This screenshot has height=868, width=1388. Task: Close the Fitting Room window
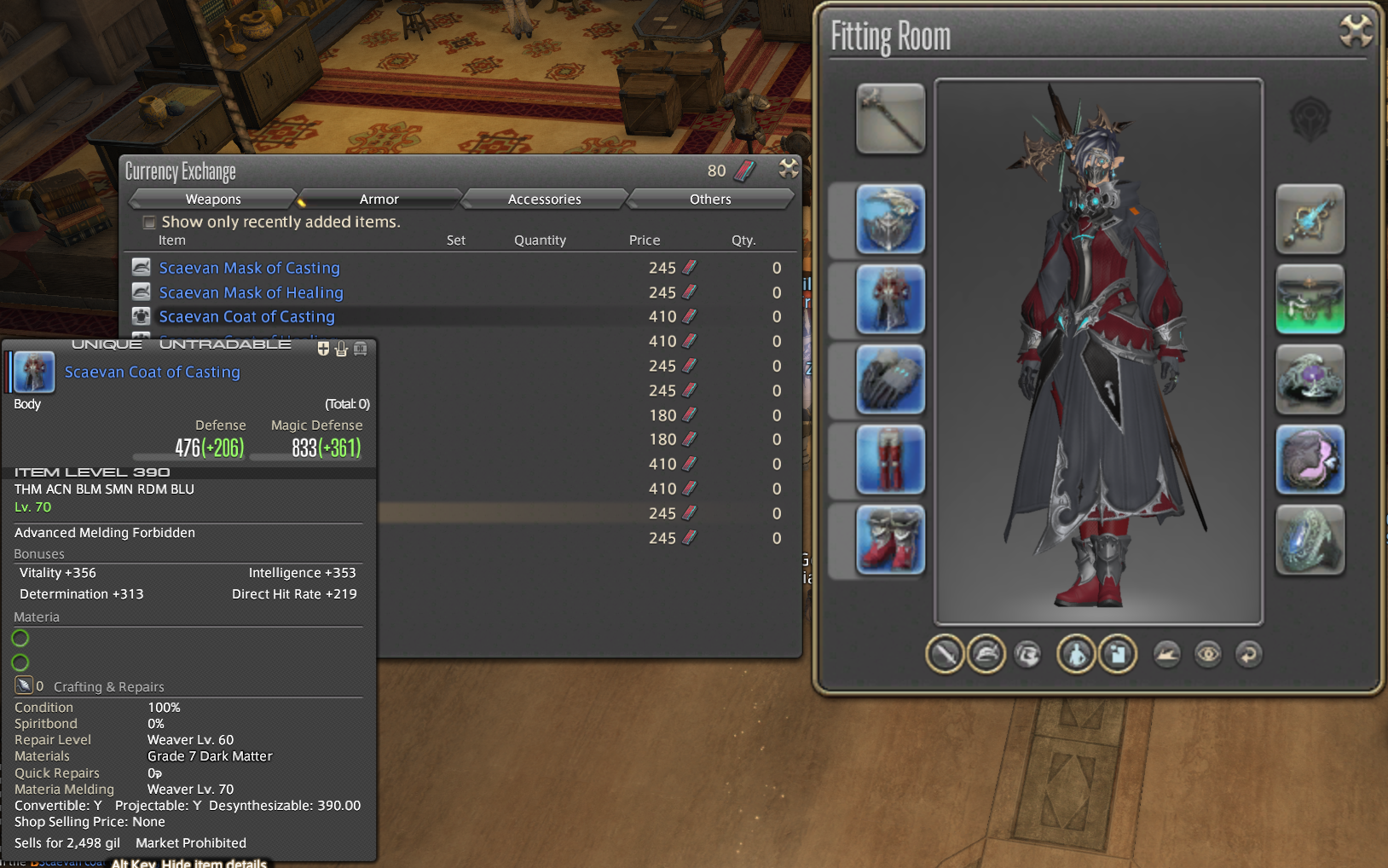click(x=1356, y=32)
